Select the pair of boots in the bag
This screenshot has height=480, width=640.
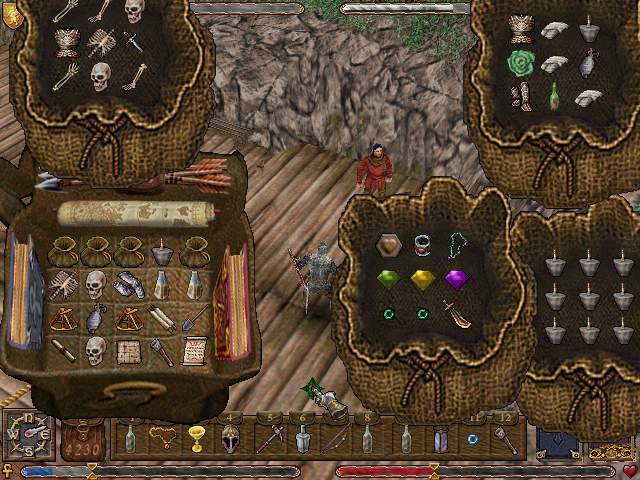(519, 98)
